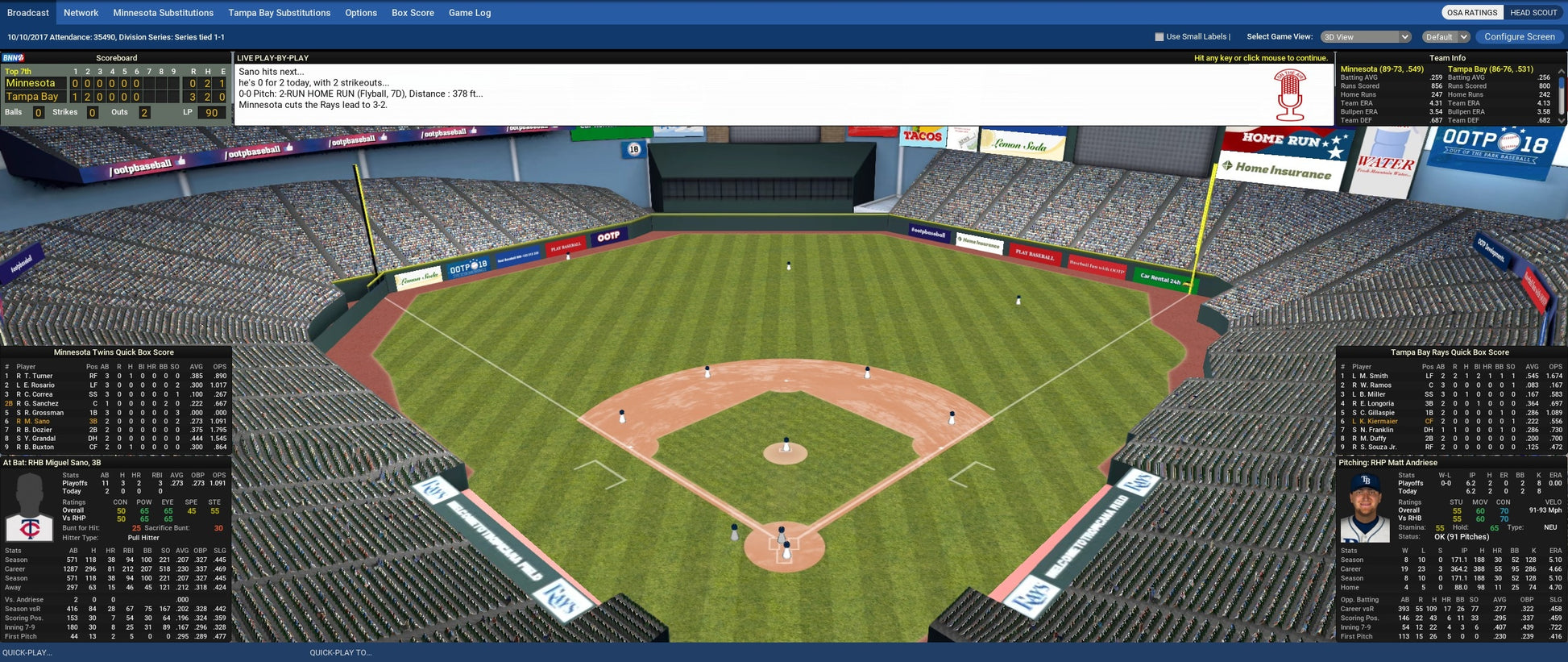The image size is (1568, 662).
Task: Open Tampa Bay Substitutions
Action: click(280, 13)
